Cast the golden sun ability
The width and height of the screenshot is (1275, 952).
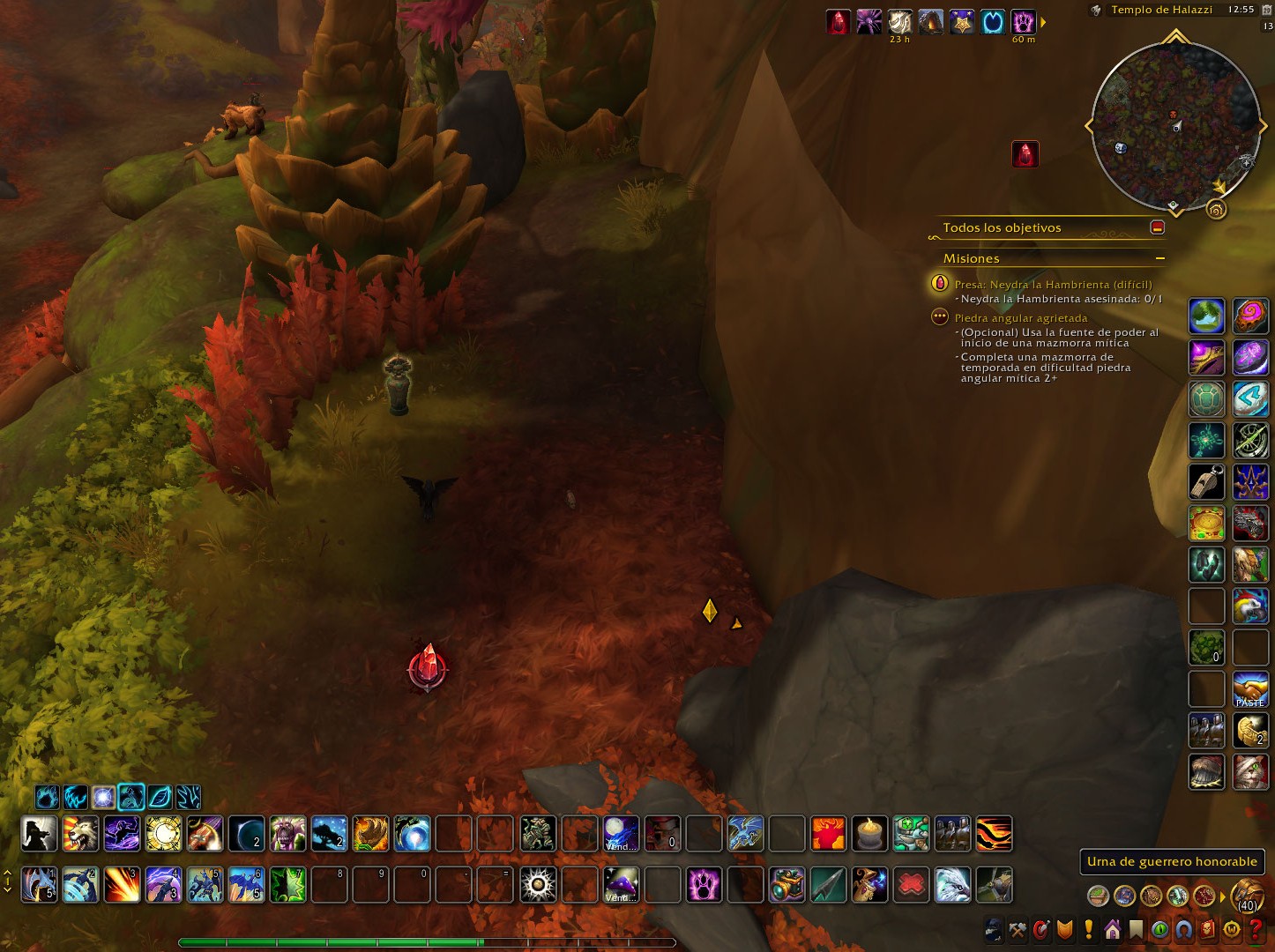coord(163,833)
